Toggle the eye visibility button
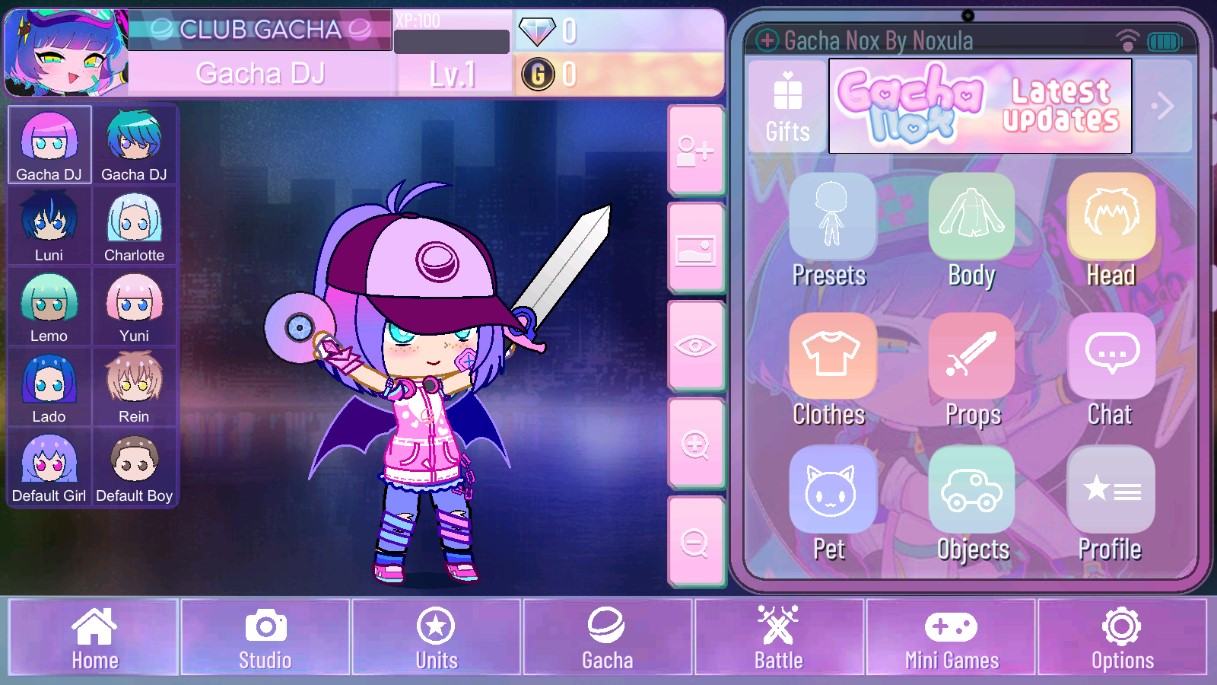The width and height of the screenshot is (1217, 685). click(x=695, y=347)
